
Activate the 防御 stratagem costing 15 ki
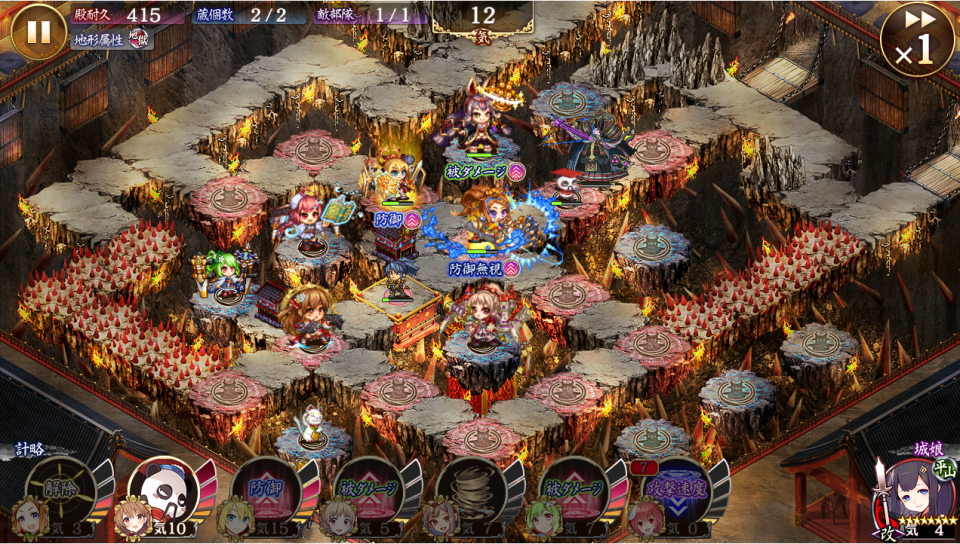tap(266, 490)
